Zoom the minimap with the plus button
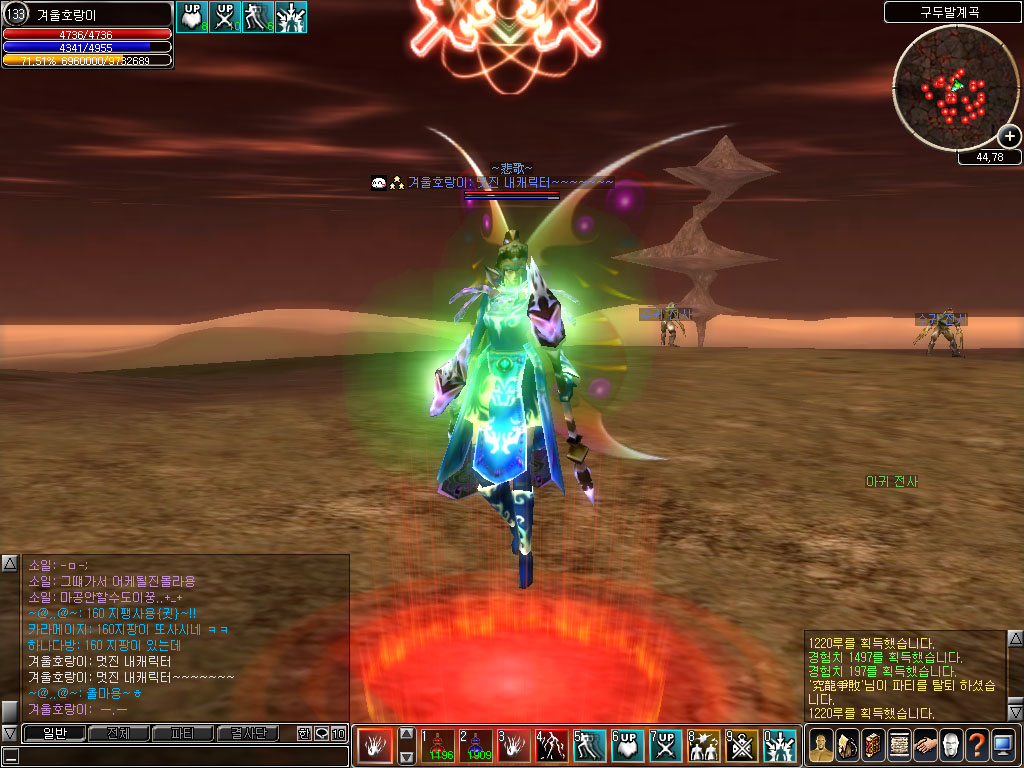Viewport: 1024px width, 768px height. 1009,137
